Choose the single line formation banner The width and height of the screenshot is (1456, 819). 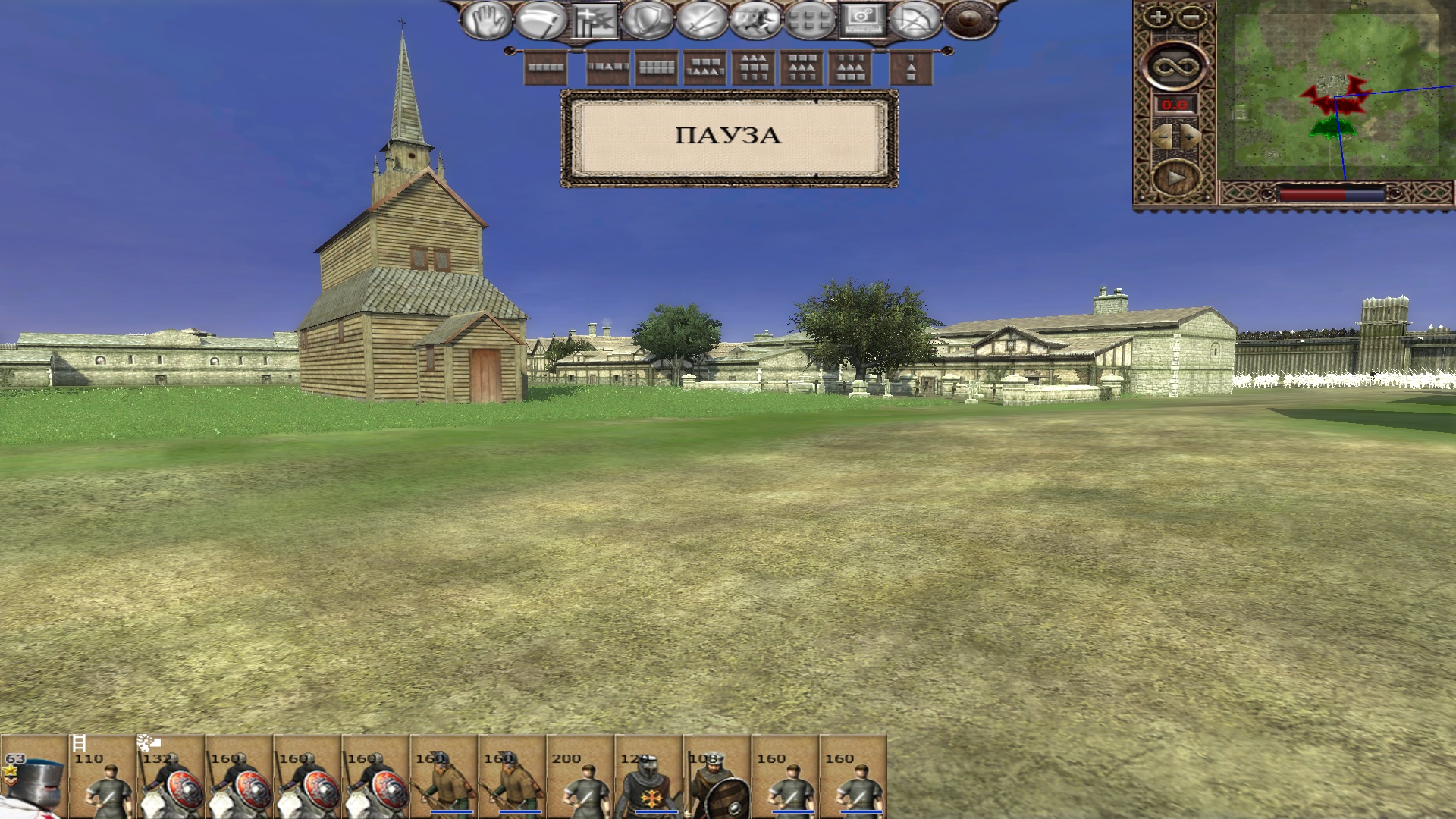[x=546, y=67]
